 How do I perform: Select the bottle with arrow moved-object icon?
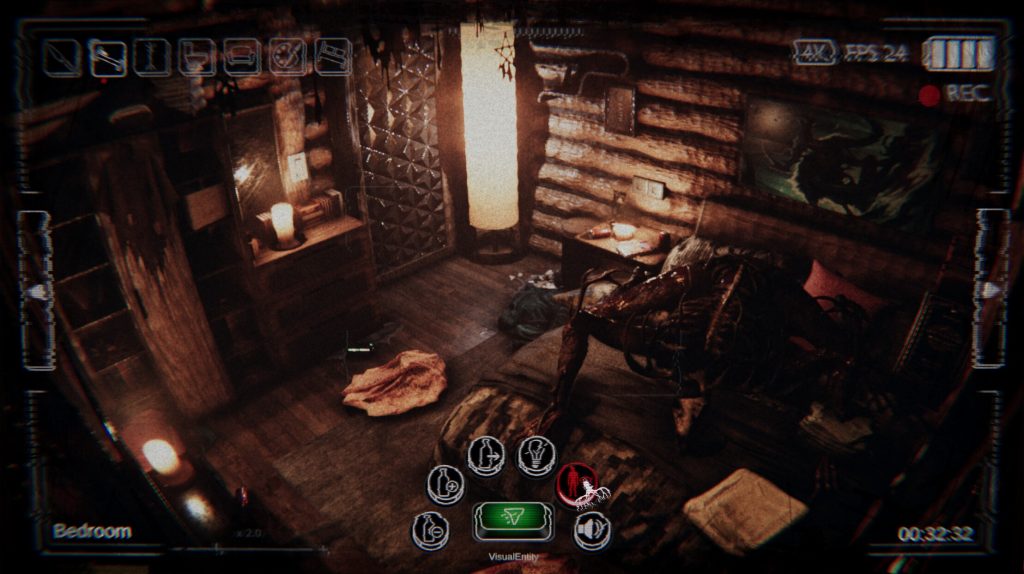(x=486, y=457)
